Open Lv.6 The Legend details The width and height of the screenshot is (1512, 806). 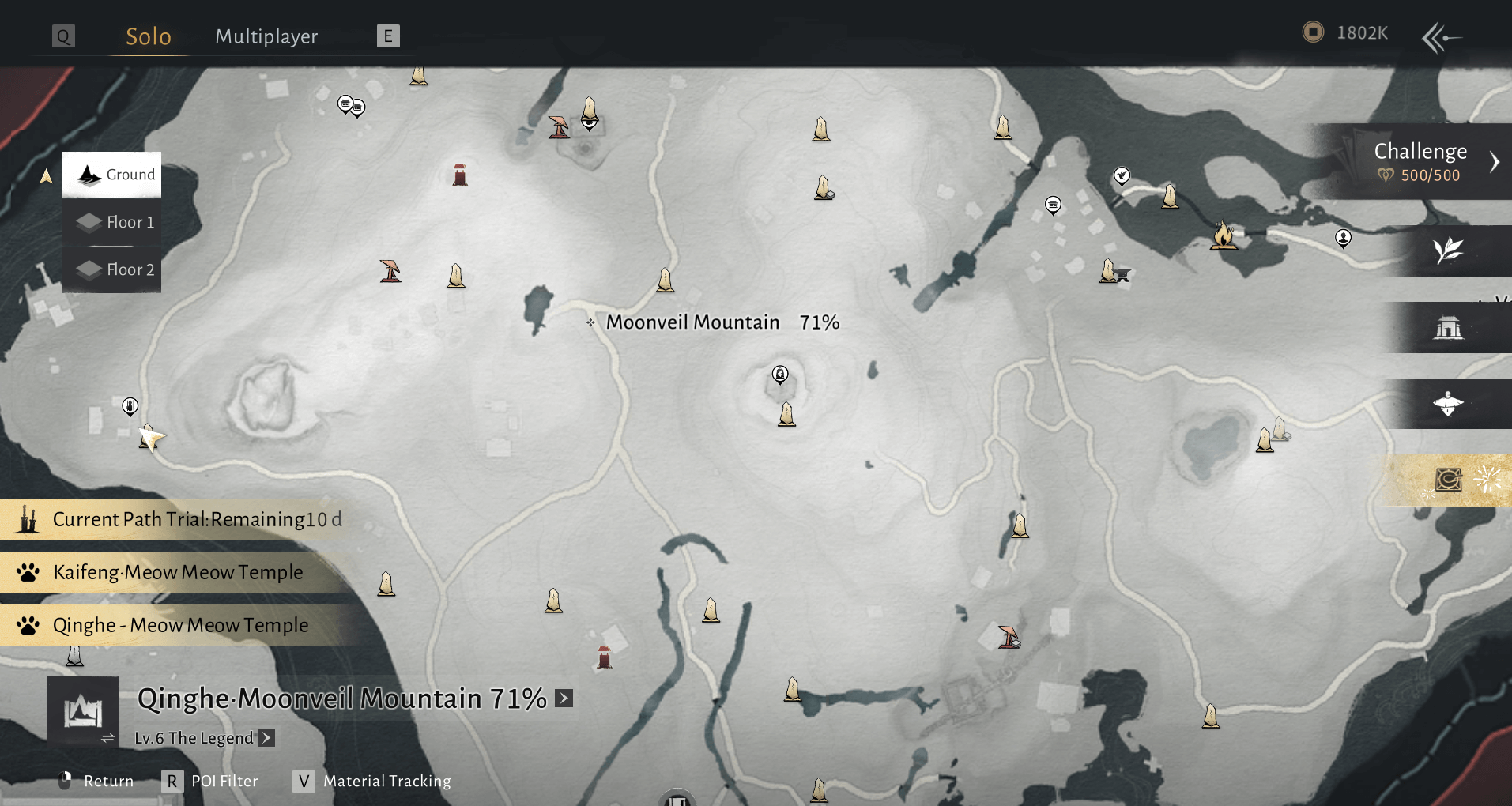(267, 737)
